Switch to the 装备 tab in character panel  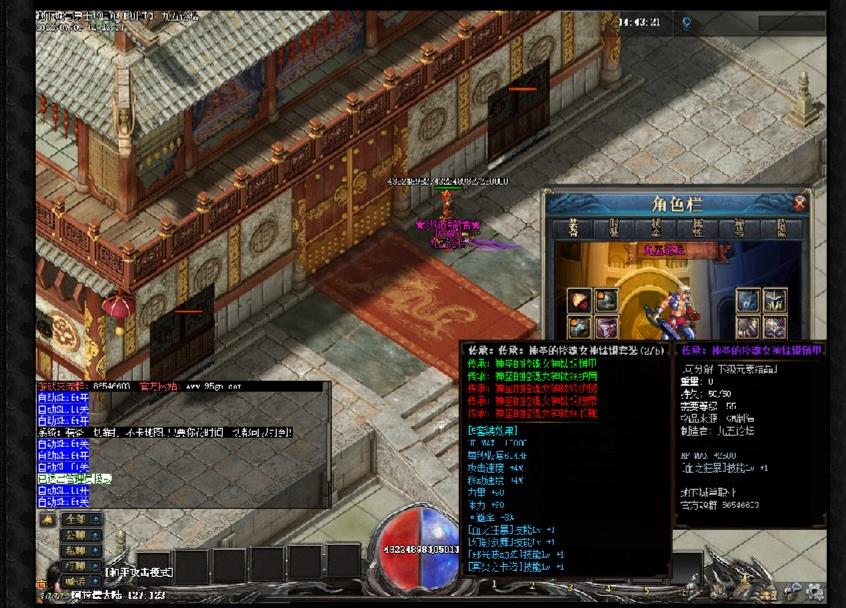tap(574, 228)
